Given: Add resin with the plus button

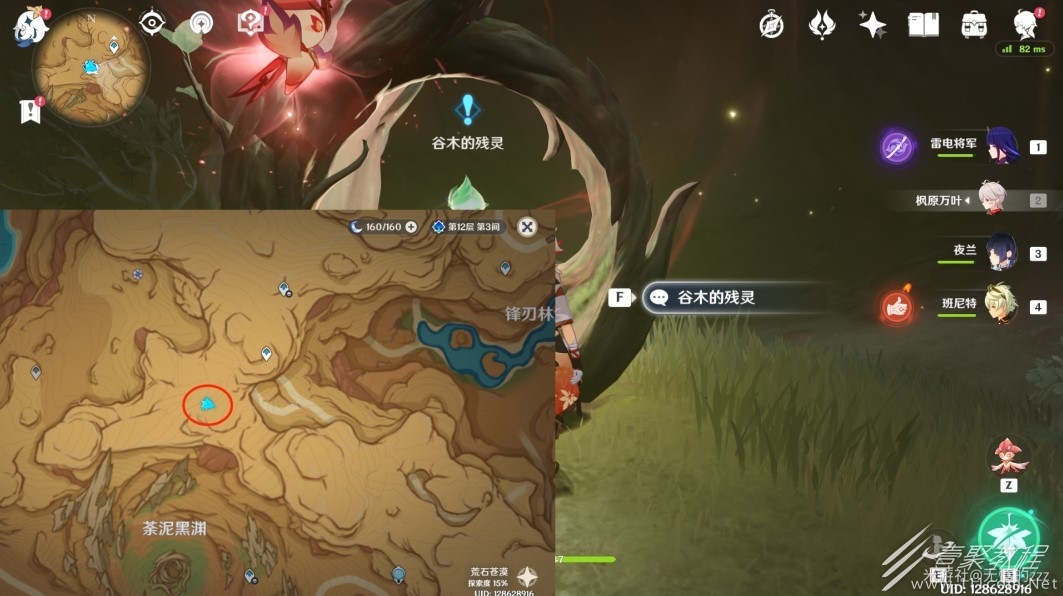Looking at the screenshot, I should (410, 227).
